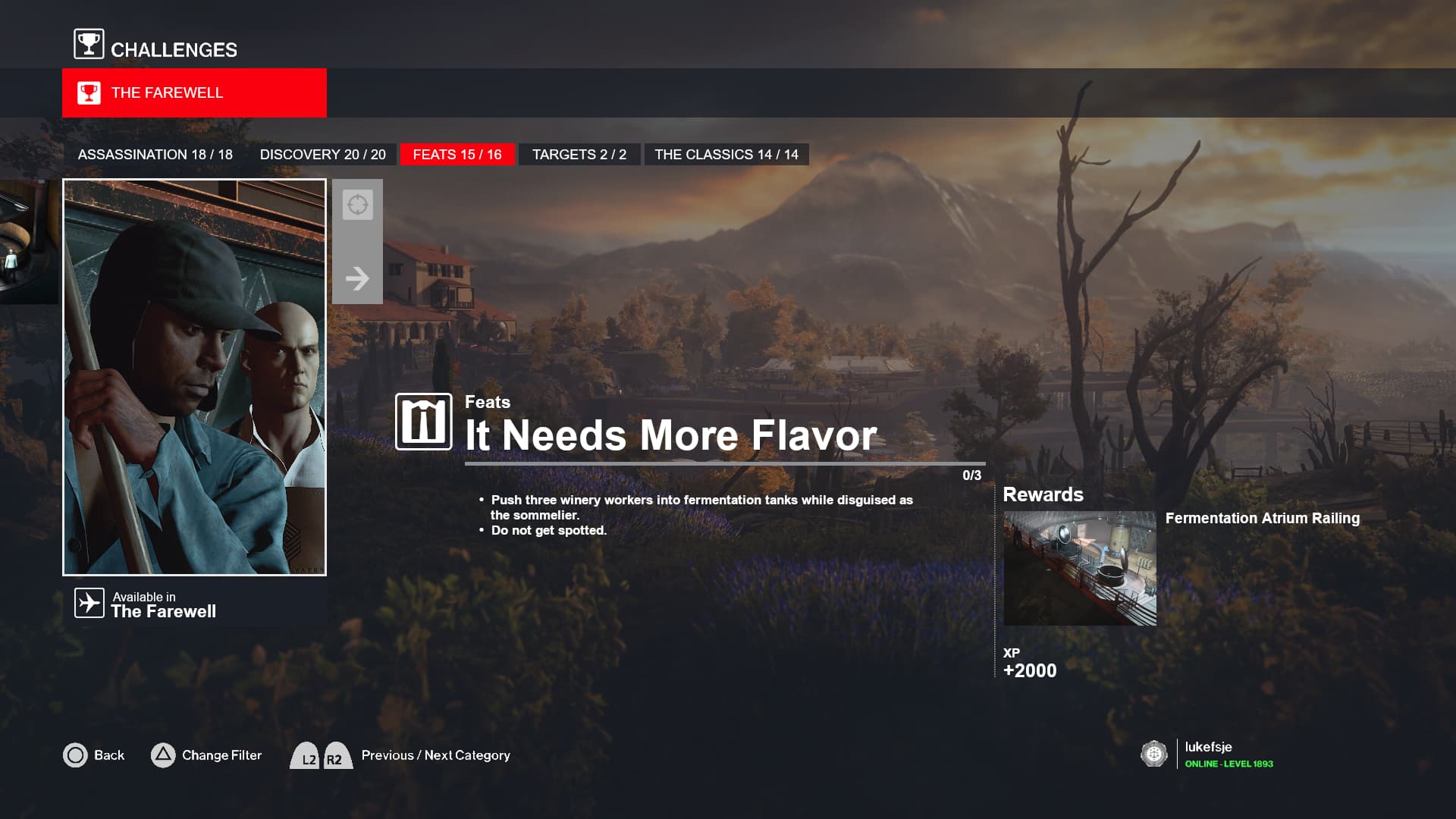Choose the Change Filter option
1456x819 pixels.
(206, 755)
